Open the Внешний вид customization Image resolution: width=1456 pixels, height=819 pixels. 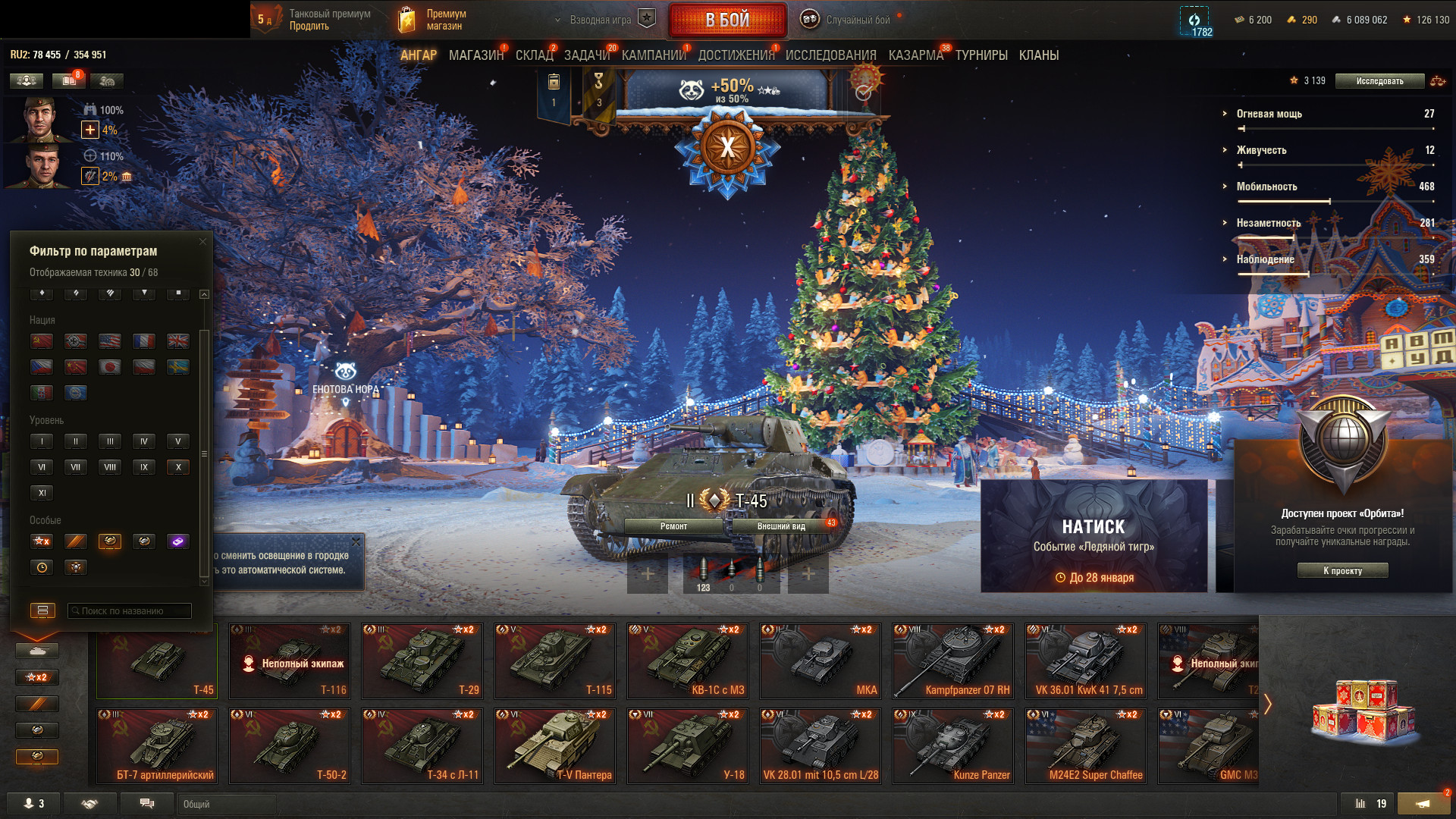(x=781, y=526)
